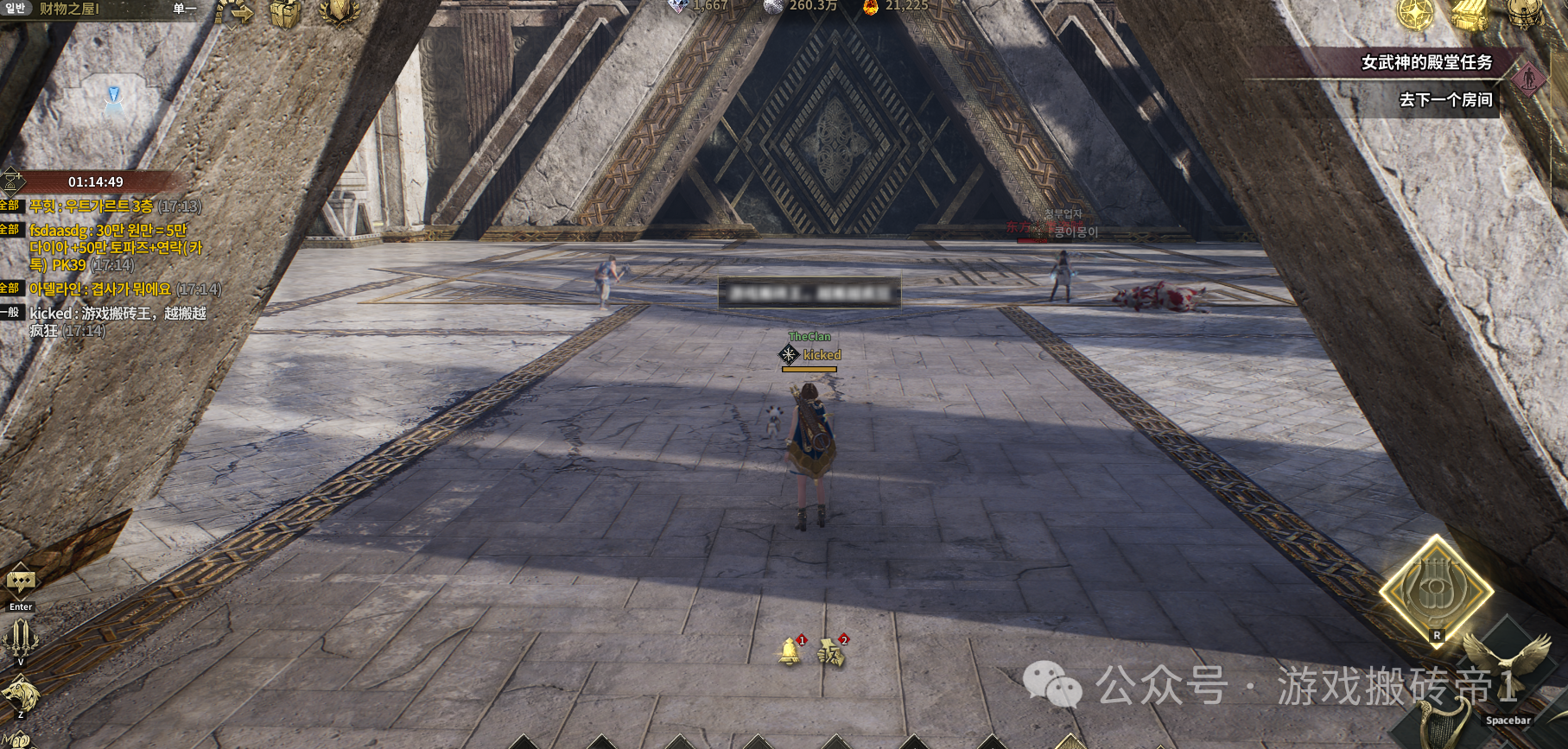Click the wolf head icon
The height and width of the screenshot is (749, 1568).
(21, 693)
